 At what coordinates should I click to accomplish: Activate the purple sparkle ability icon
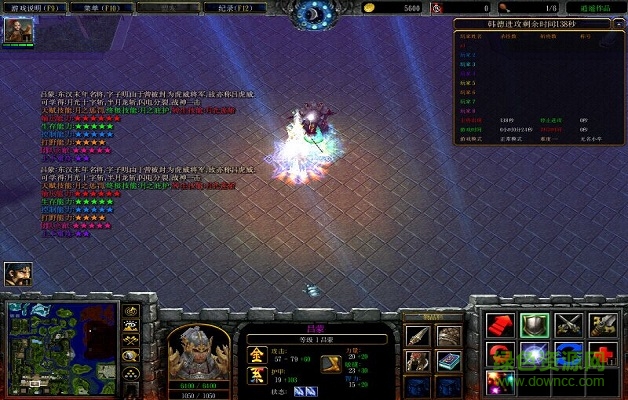(x=499, y=382)
